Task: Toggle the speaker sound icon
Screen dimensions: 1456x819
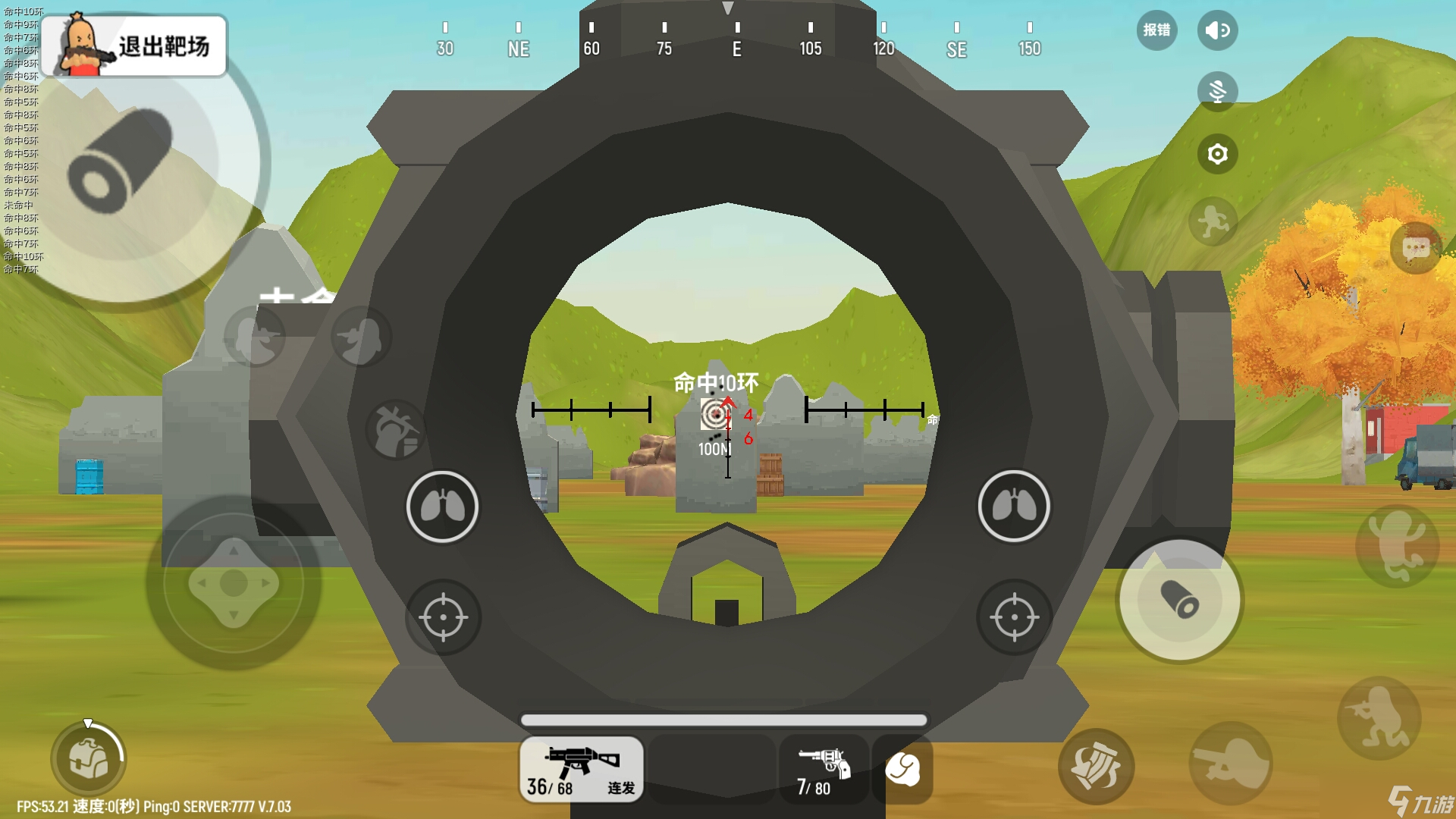Action: coord(1217,30)
